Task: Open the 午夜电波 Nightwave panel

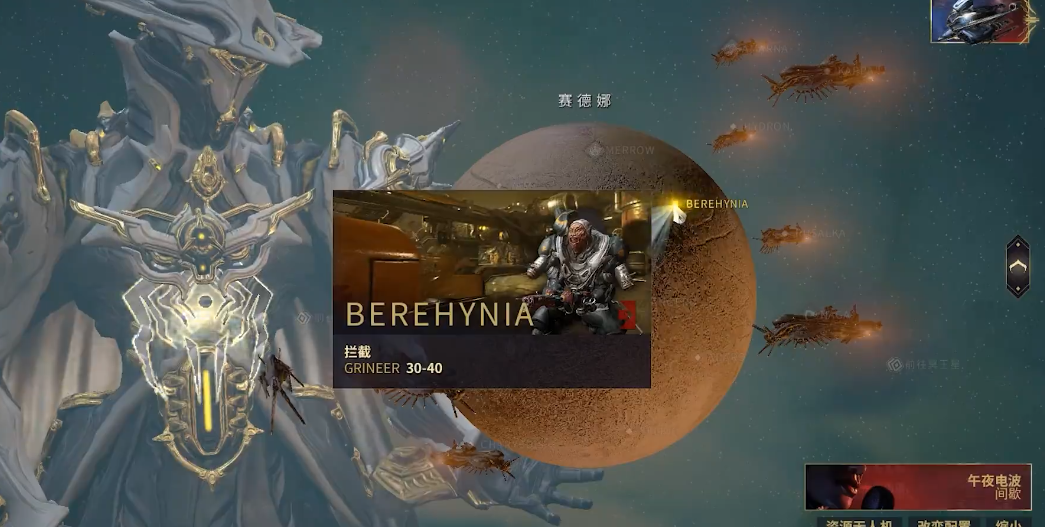Action: [x=917, y=487]
